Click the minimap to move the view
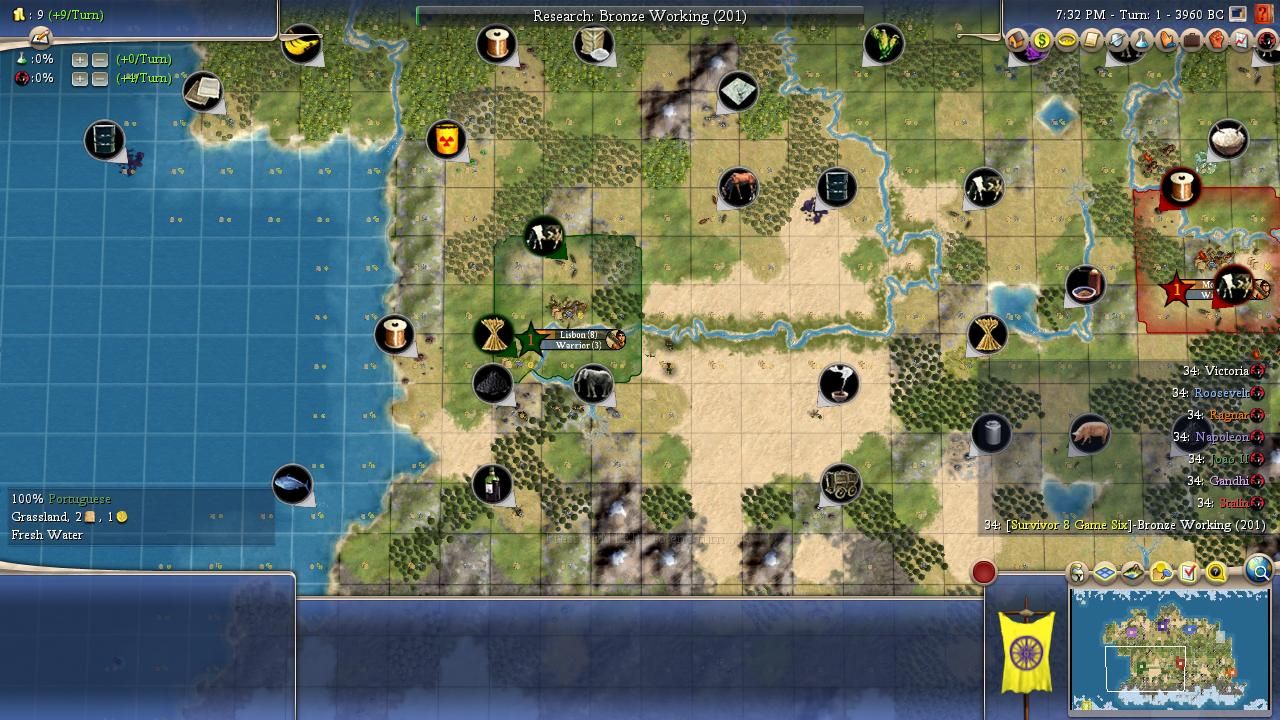Screen dimensions: 1280x720 tap(1170, 648)
